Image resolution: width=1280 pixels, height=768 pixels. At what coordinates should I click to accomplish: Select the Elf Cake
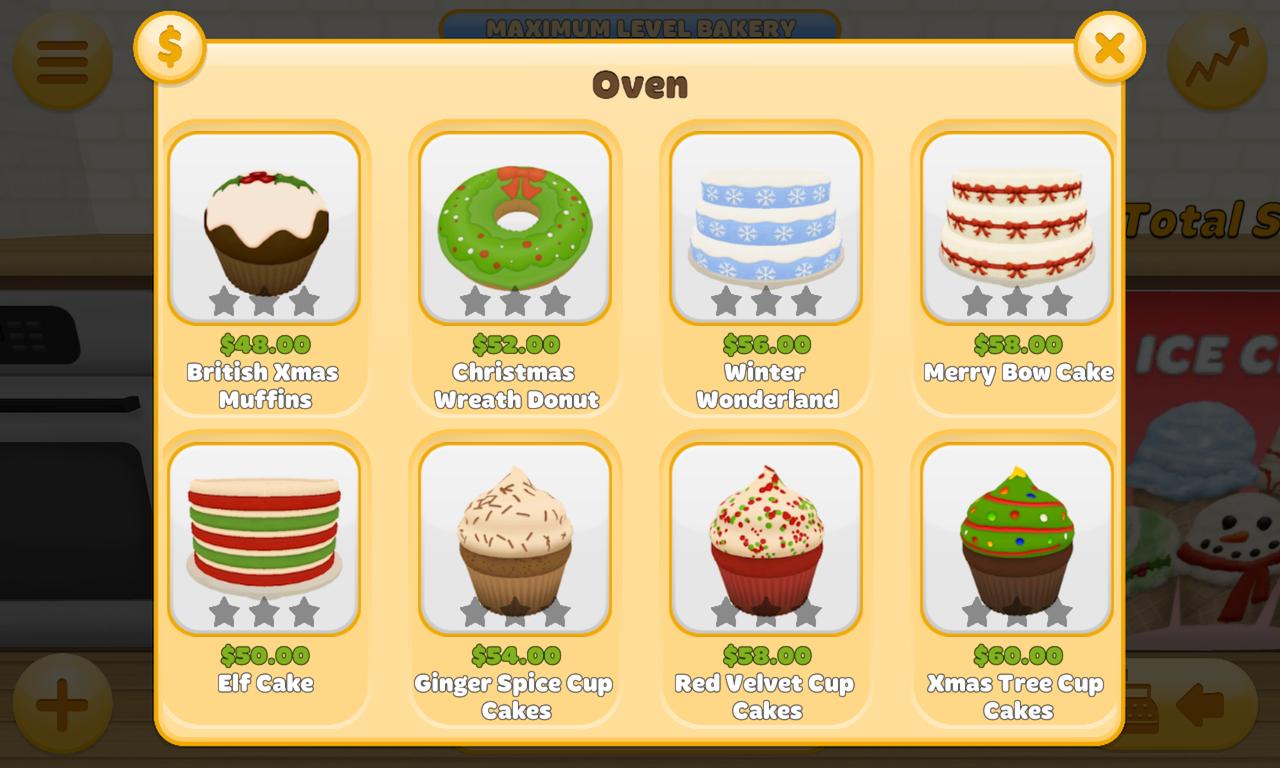(x=264, y=537)
